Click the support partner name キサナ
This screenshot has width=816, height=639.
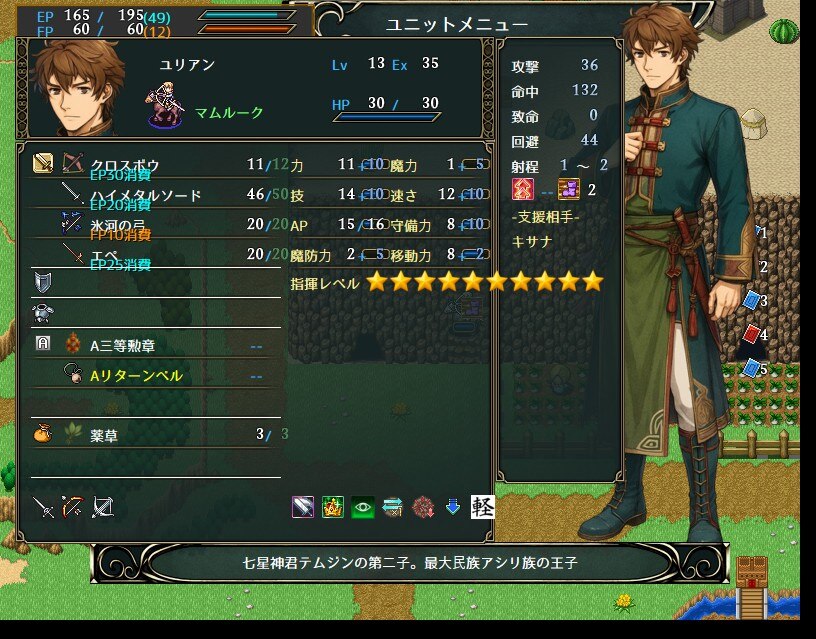[x=531, y=241]
